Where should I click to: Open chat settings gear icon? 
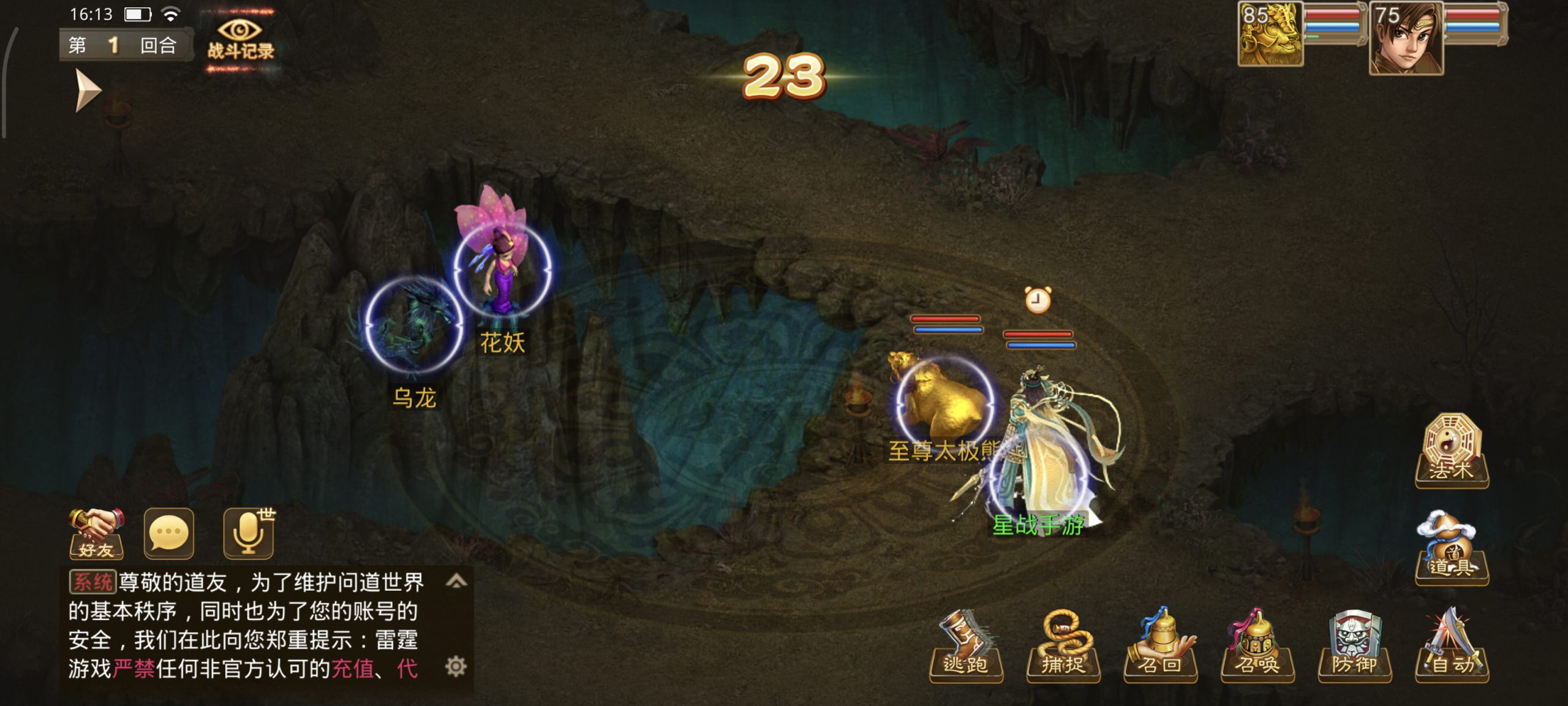point(456,666)
